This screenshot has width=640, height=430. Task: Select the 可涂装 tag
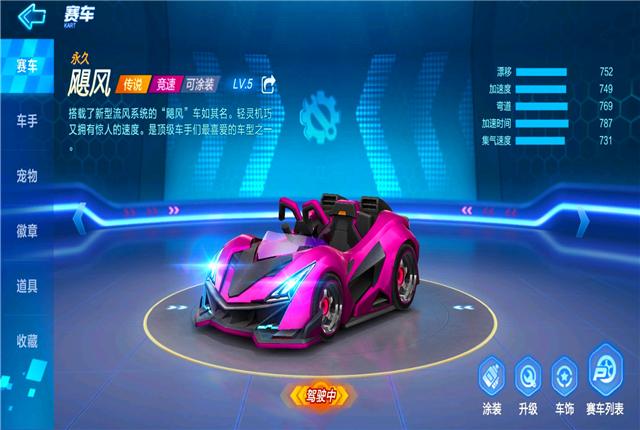tap(203, 84)
